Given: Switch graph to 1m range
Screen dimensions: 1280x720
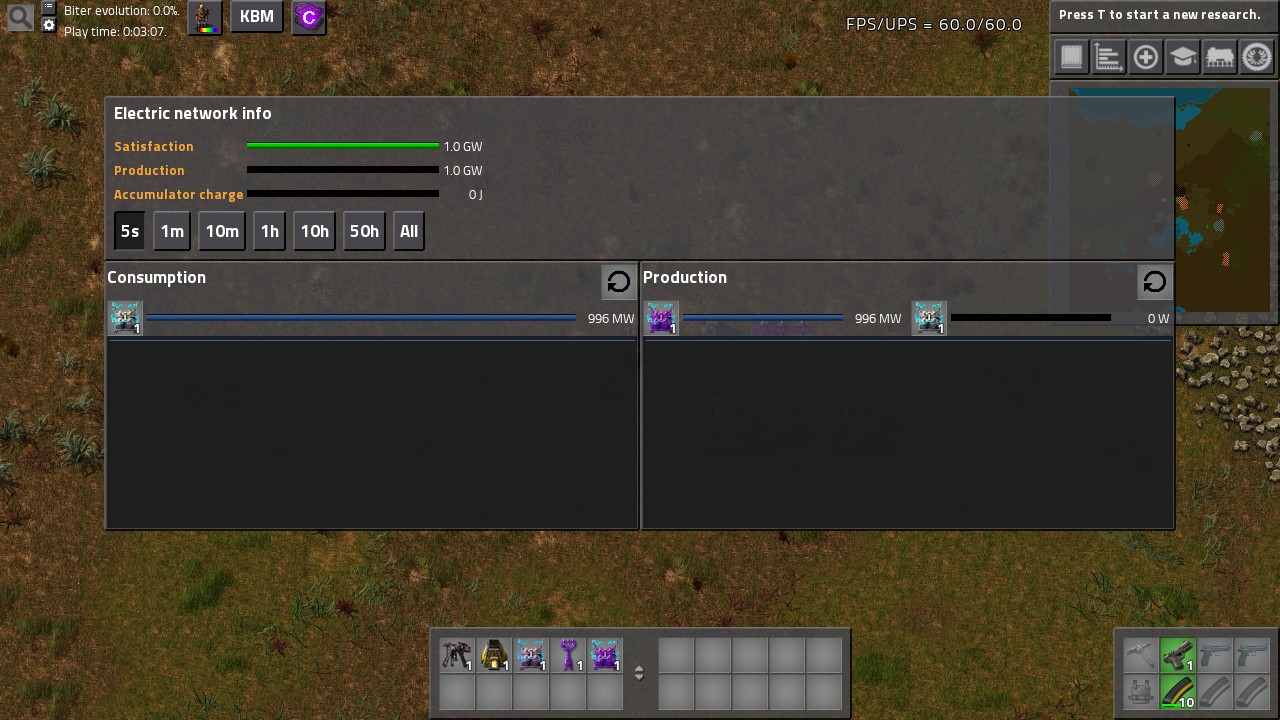Looking at the screenshot, I should pyautogui.click(x=172, y=231).
